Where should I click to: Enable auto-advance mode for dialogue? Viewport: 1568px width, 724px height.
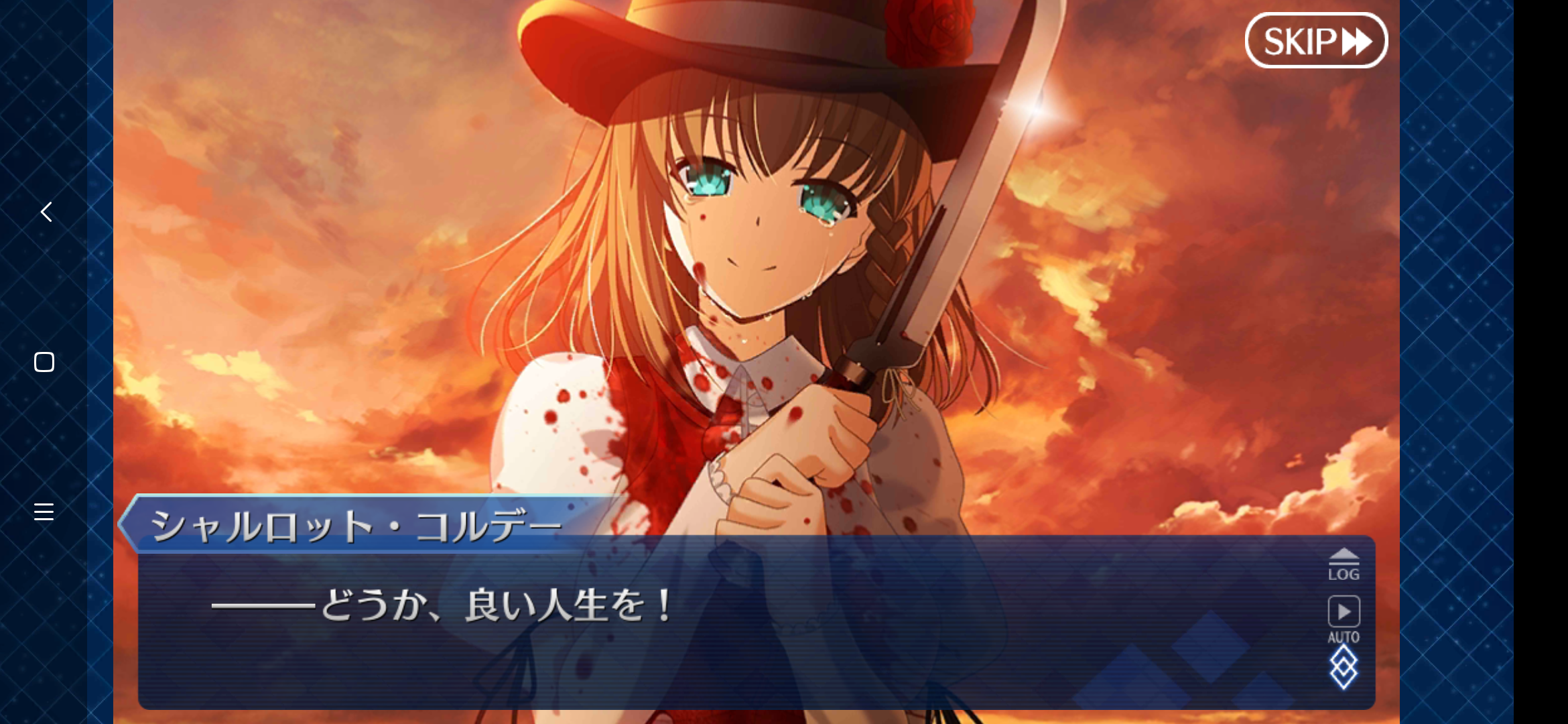tap(1344, 611)
